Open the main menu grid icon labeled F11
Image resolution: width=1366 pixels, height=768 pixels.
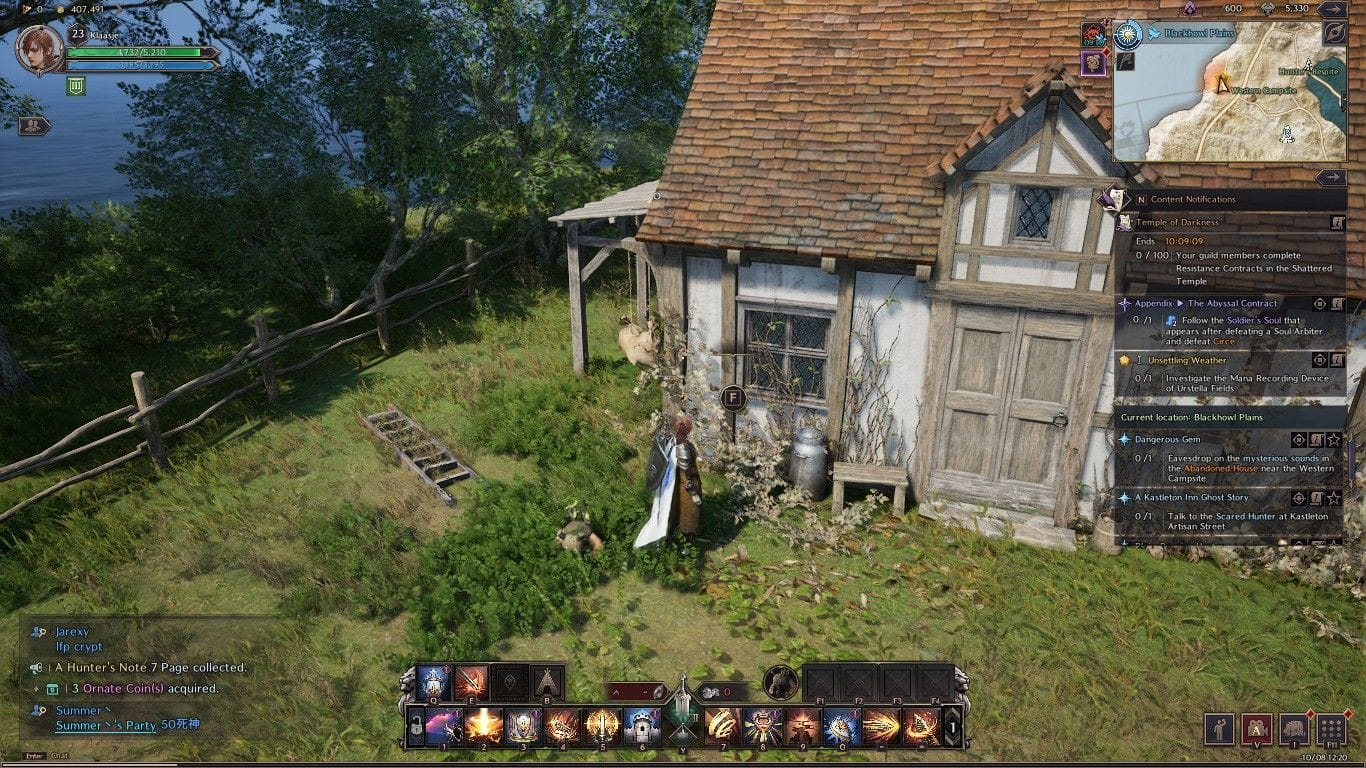click(1331, 728)
